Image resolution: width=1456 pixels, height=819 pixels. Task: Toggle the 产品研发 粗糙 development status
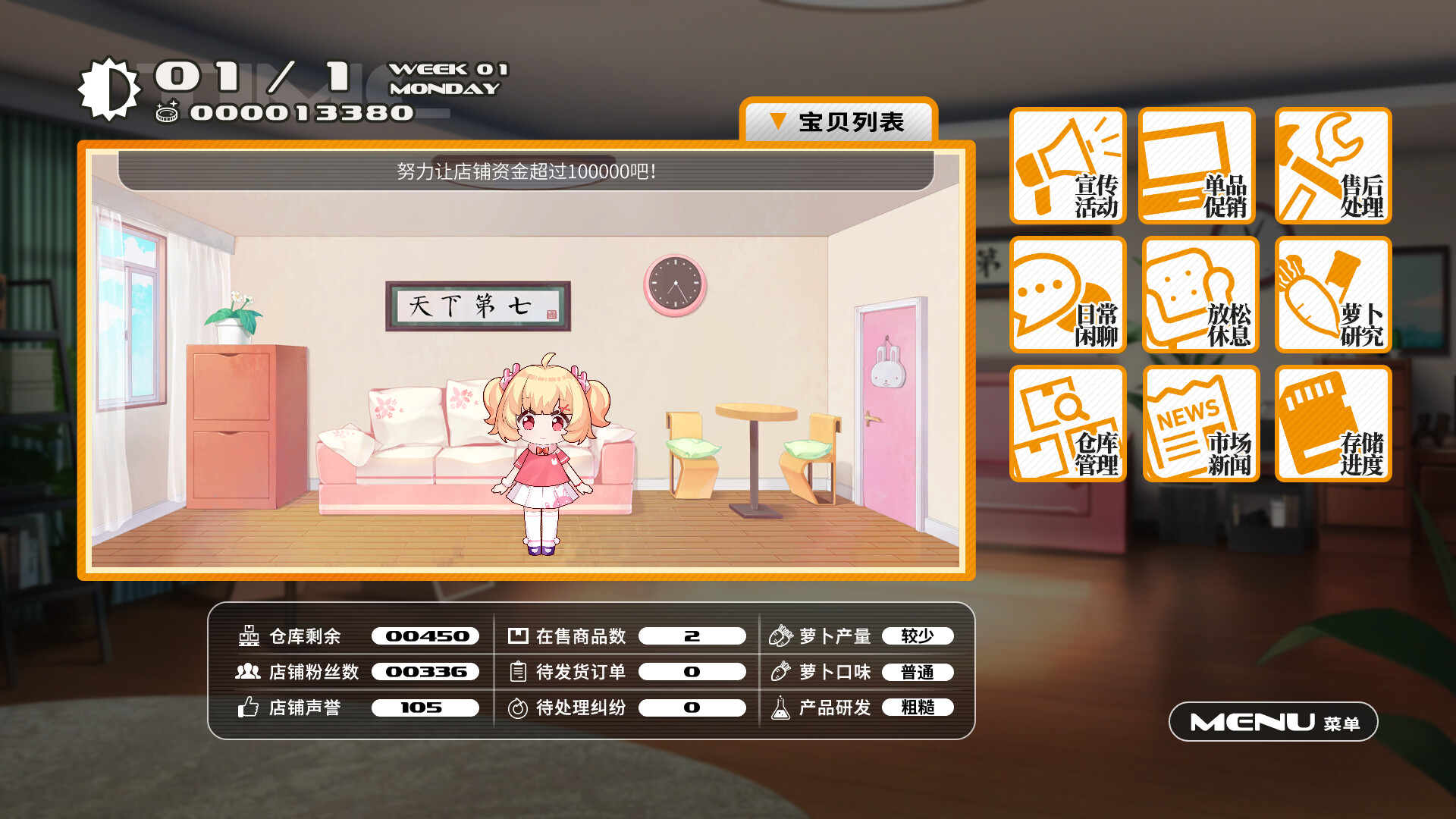coord(918,708)
